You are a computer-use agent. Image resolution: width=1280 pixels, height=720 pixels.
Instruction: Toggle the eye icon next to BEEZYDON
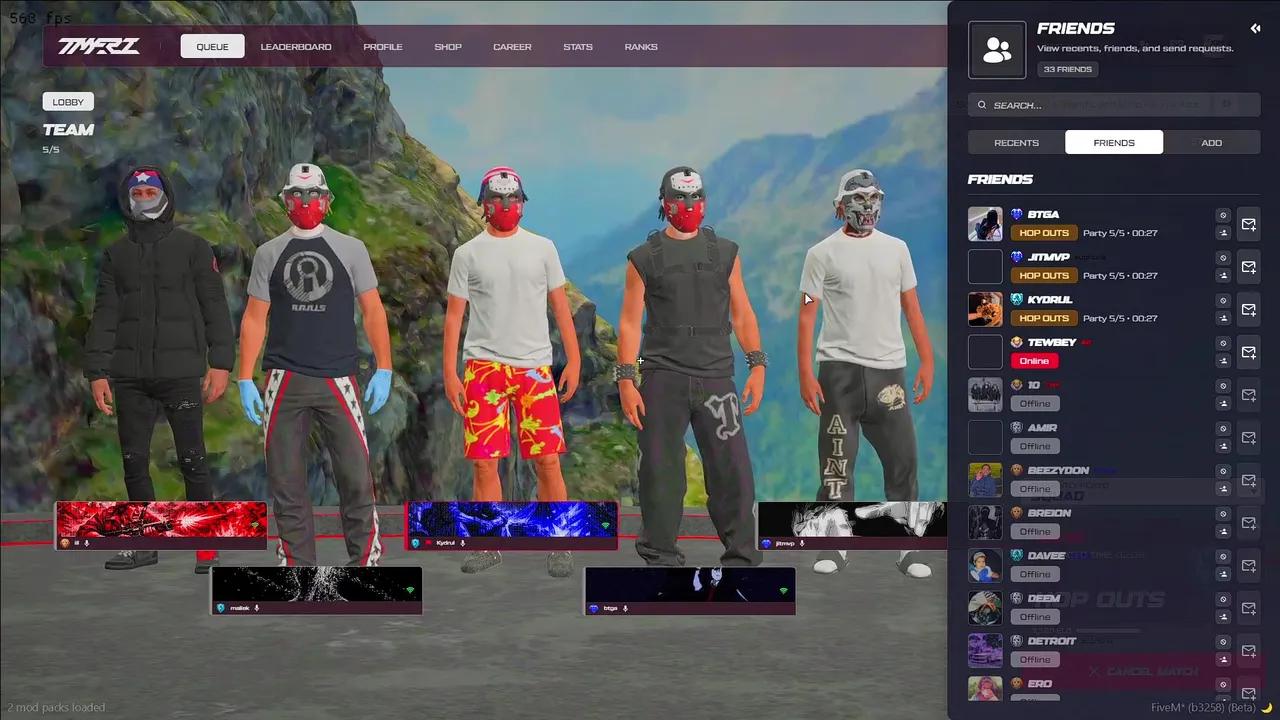tap(1223, 471)
